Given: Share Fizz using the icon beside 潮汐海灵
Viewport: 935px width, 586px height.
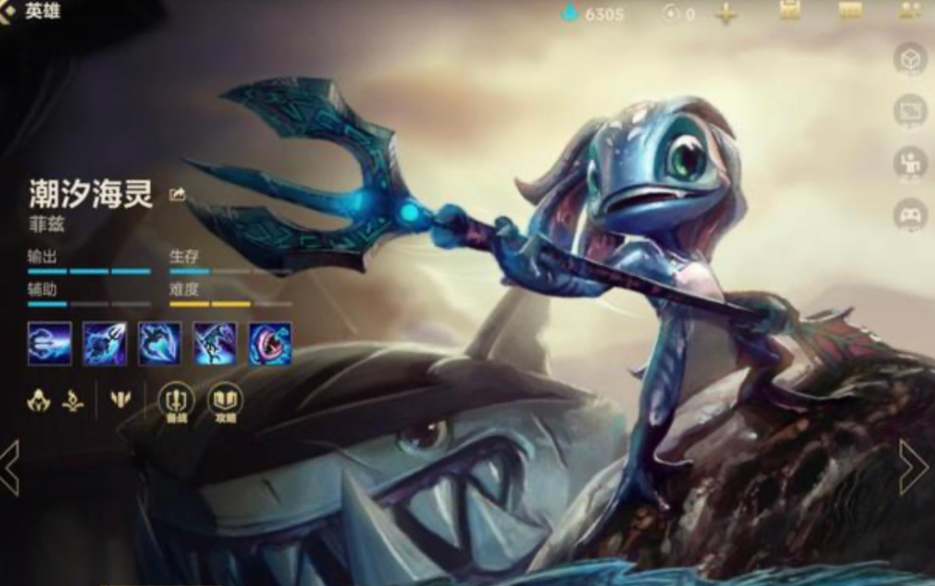Looking at the screenshot, I should (178, 195).
